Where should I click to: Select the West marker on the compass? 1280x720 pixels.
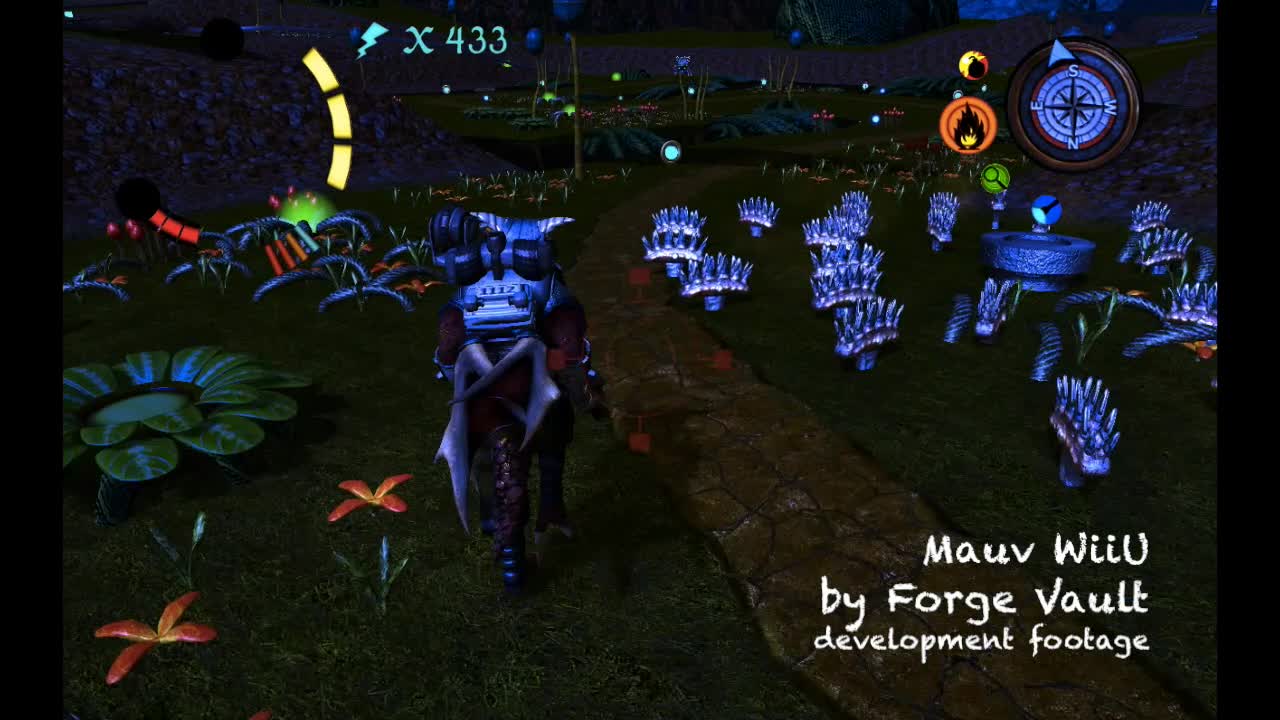pos(1112,108)
